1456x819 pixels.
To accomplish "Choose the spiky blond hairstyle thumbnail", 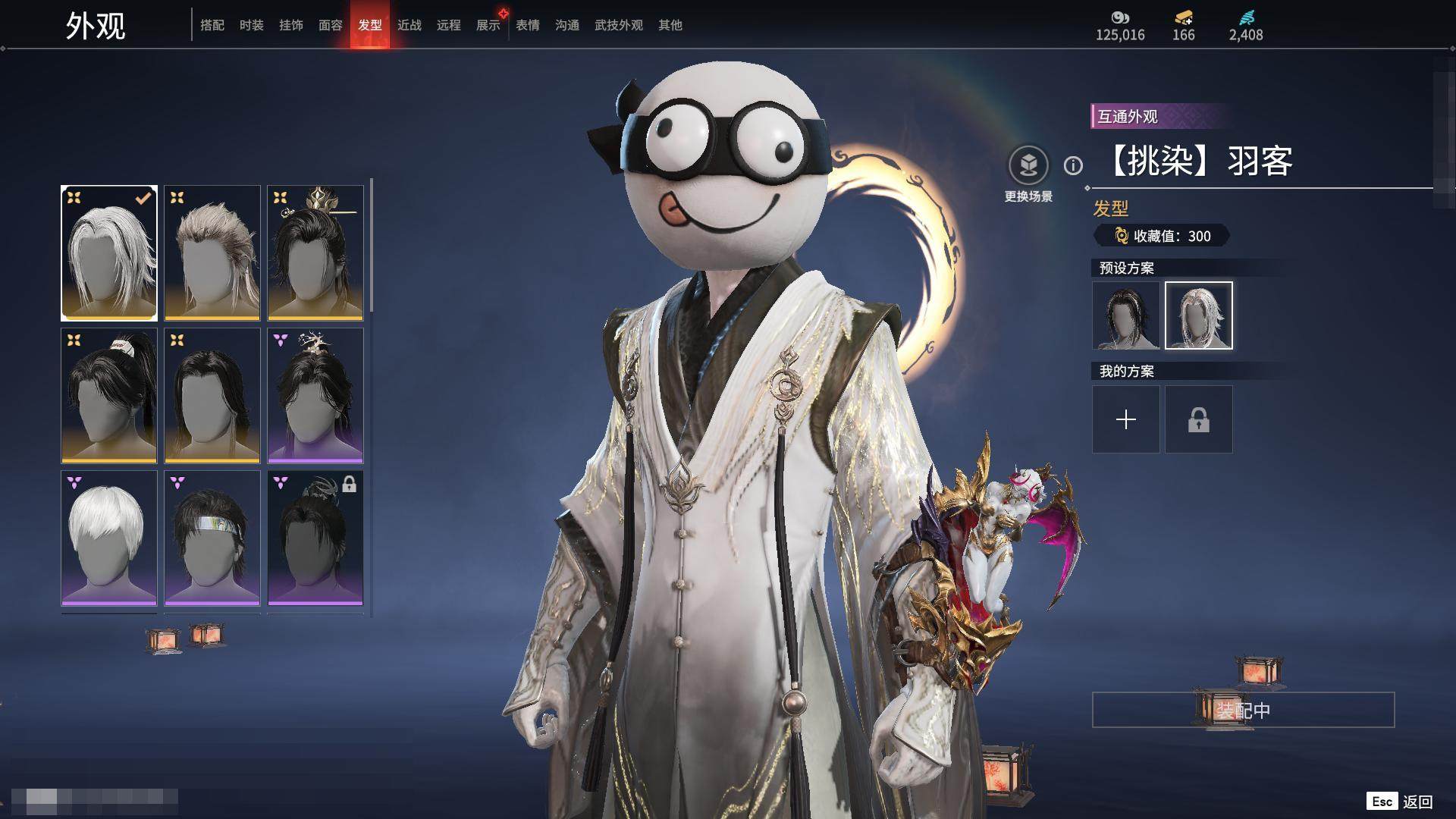I will pos(212,253).
